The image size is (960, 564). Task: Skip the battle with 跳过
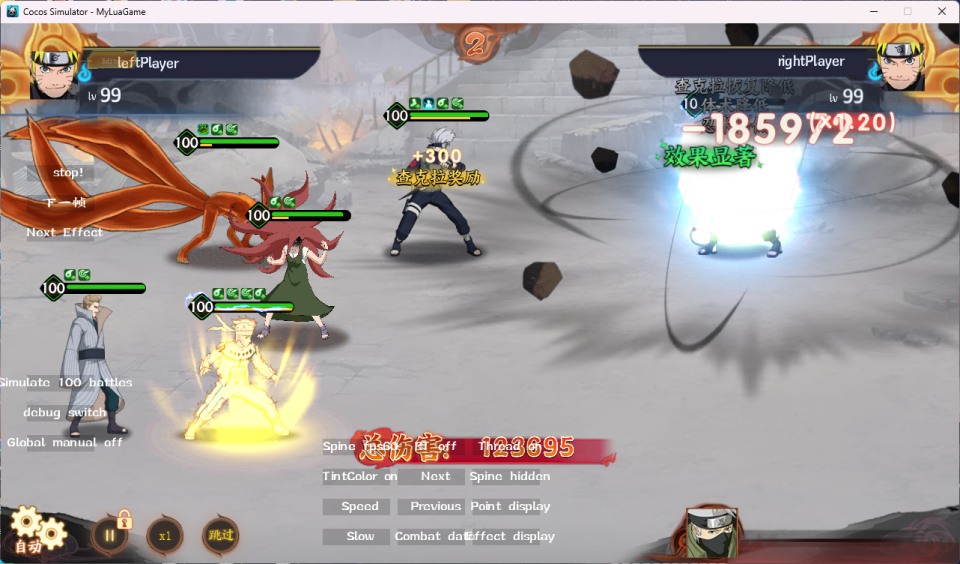pos(221,535)
